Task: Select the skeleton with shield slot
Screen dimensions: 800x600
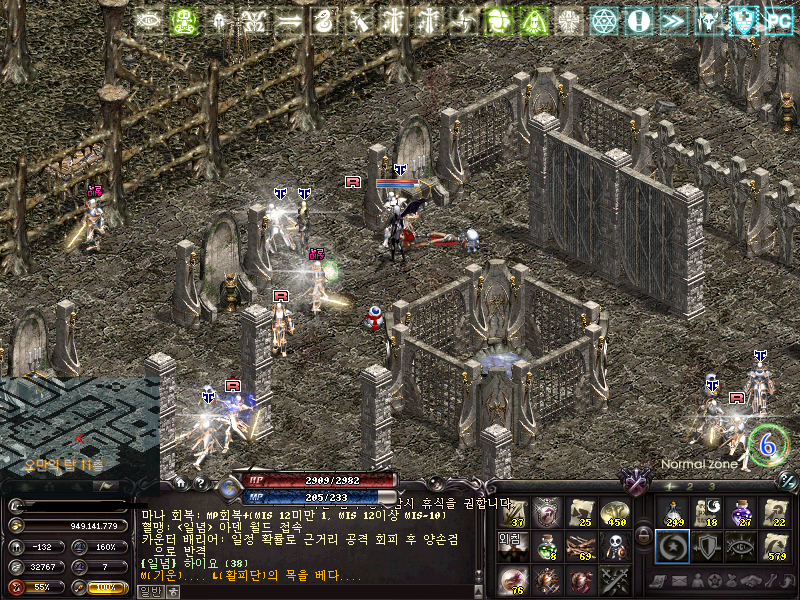Action: [x=614, y=546]
